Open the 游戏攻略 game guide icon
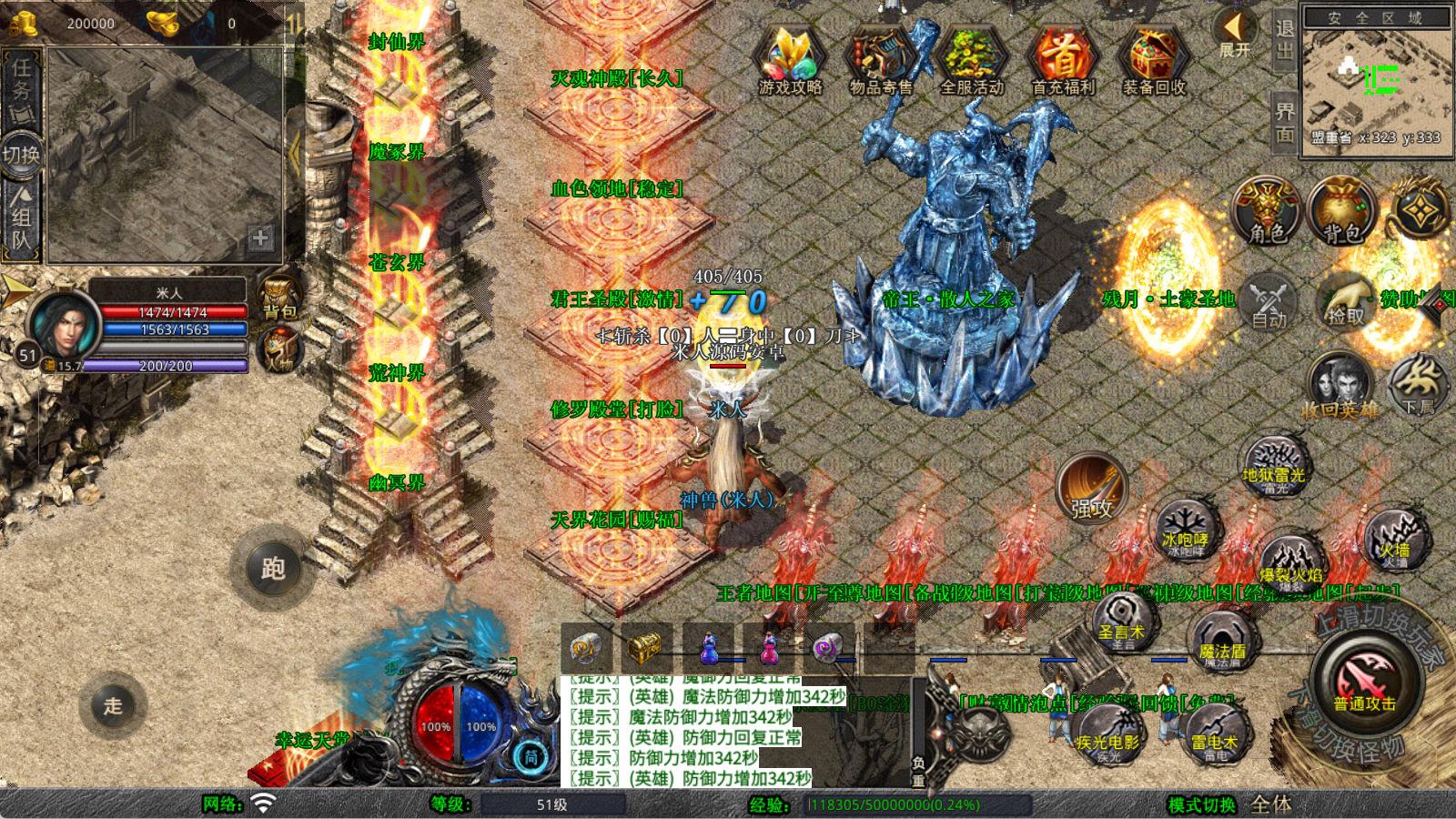This screenshot has height=819, width=1456. (x=790, y=60)
